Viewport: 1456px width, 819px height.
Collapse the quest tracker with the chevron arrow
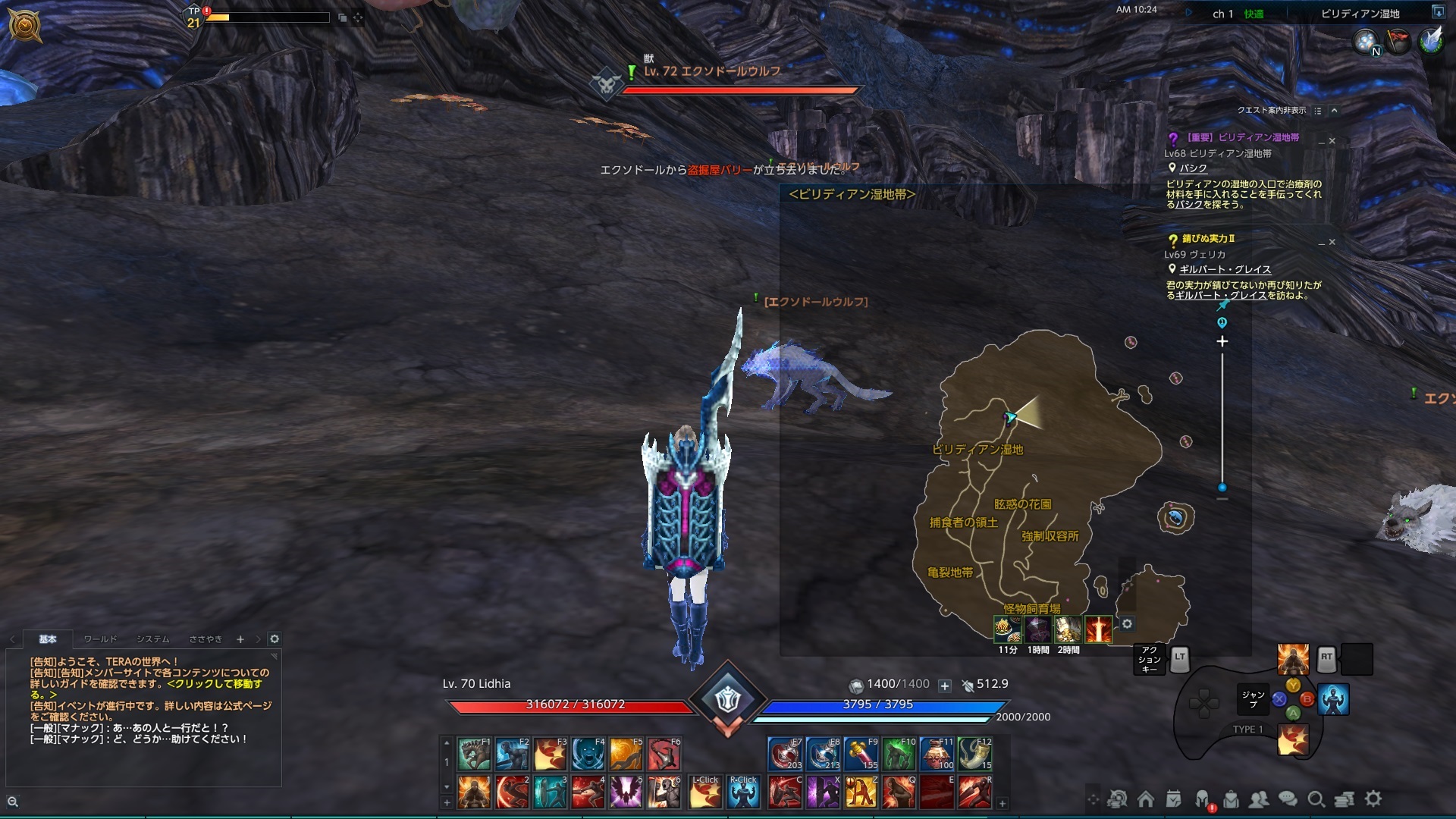(1335, 111)
